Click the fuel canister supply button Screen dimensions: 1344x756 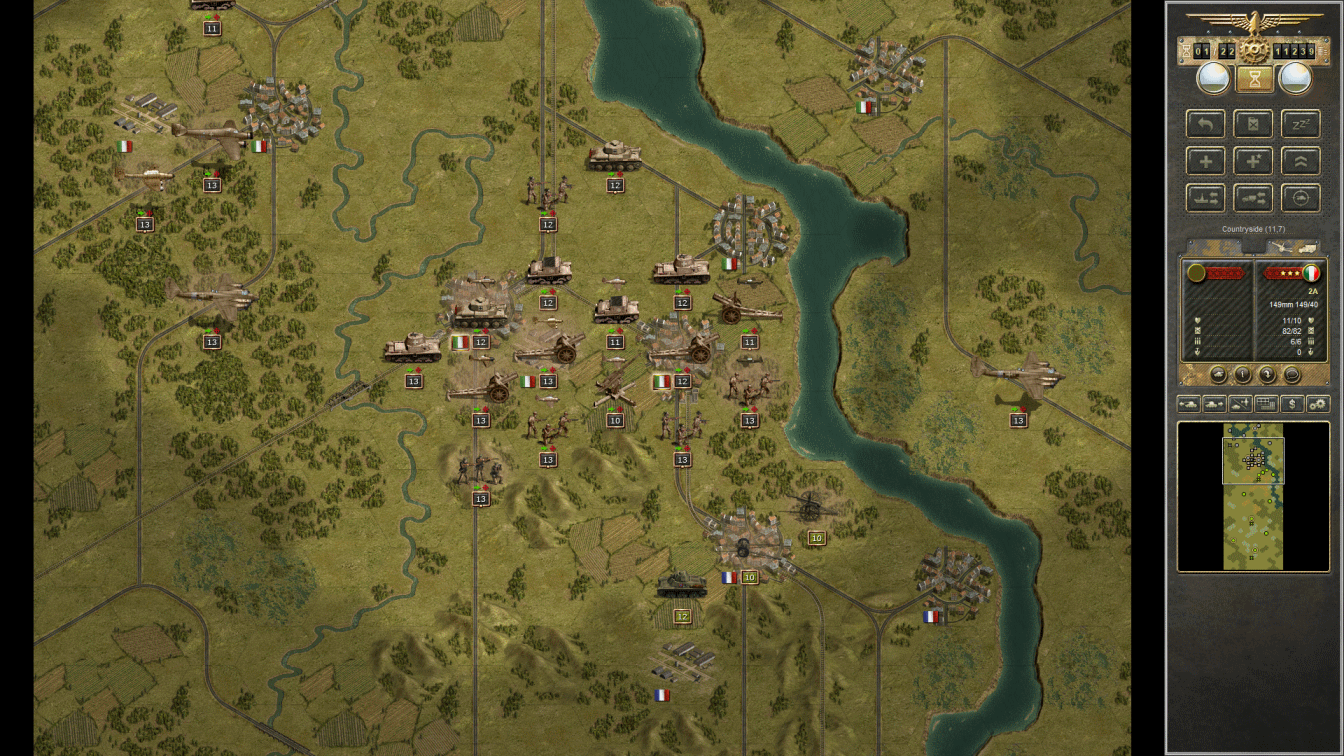point(1253,124)
